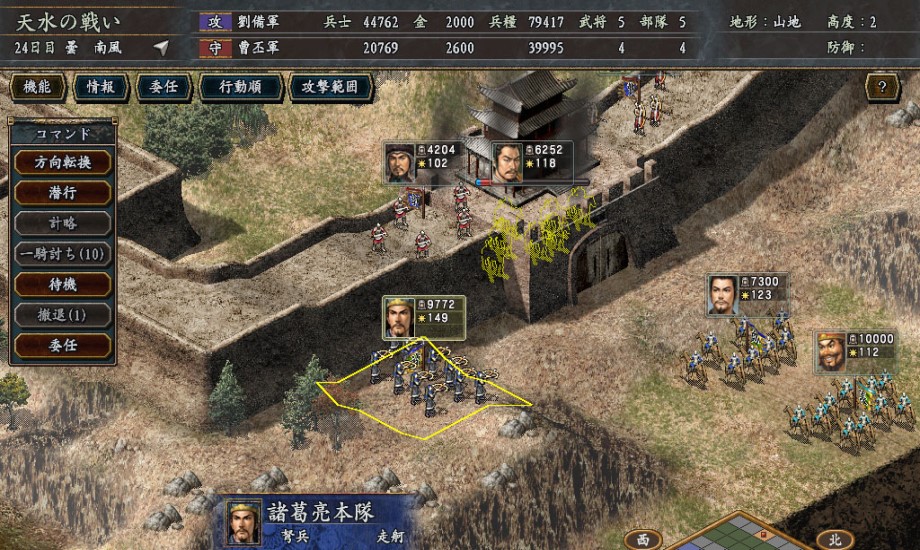Pick the cavalry unit with 7300 troops
The image size is (920, 550).
point(724,294)
